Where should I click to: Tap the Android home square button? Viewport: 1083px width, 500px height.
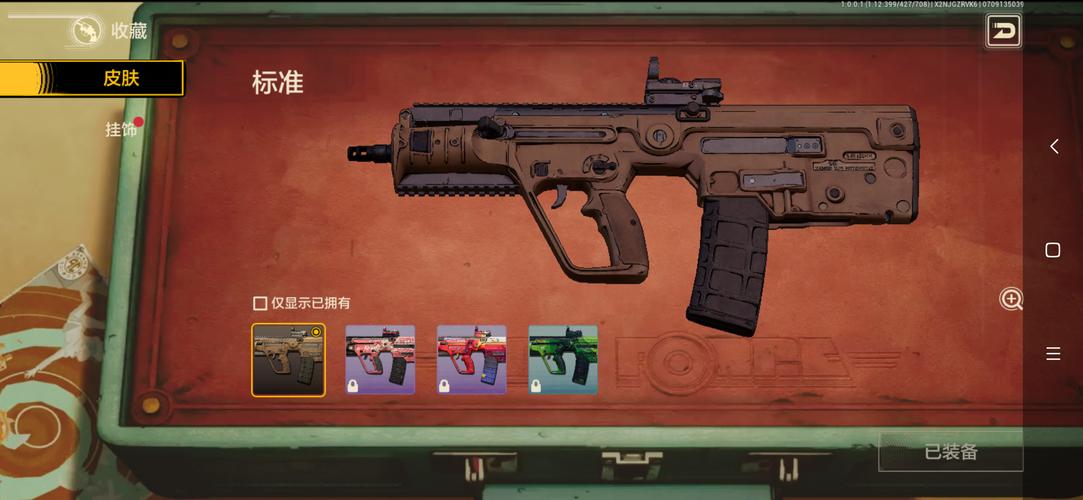click(1053, 250)
